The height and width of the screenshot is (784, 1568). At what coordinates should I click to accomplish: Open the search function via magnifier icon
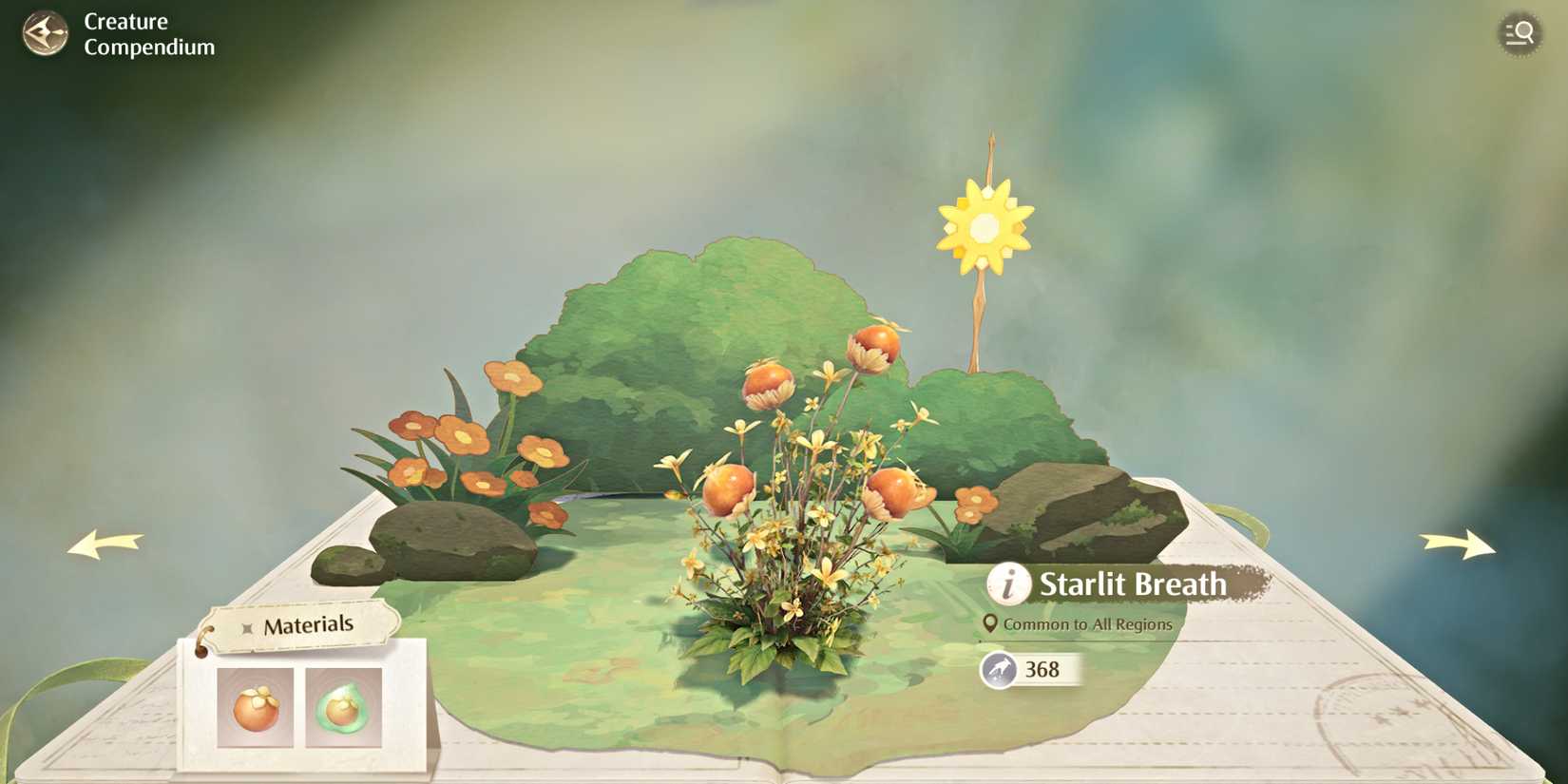click(x=1520, y=33)
